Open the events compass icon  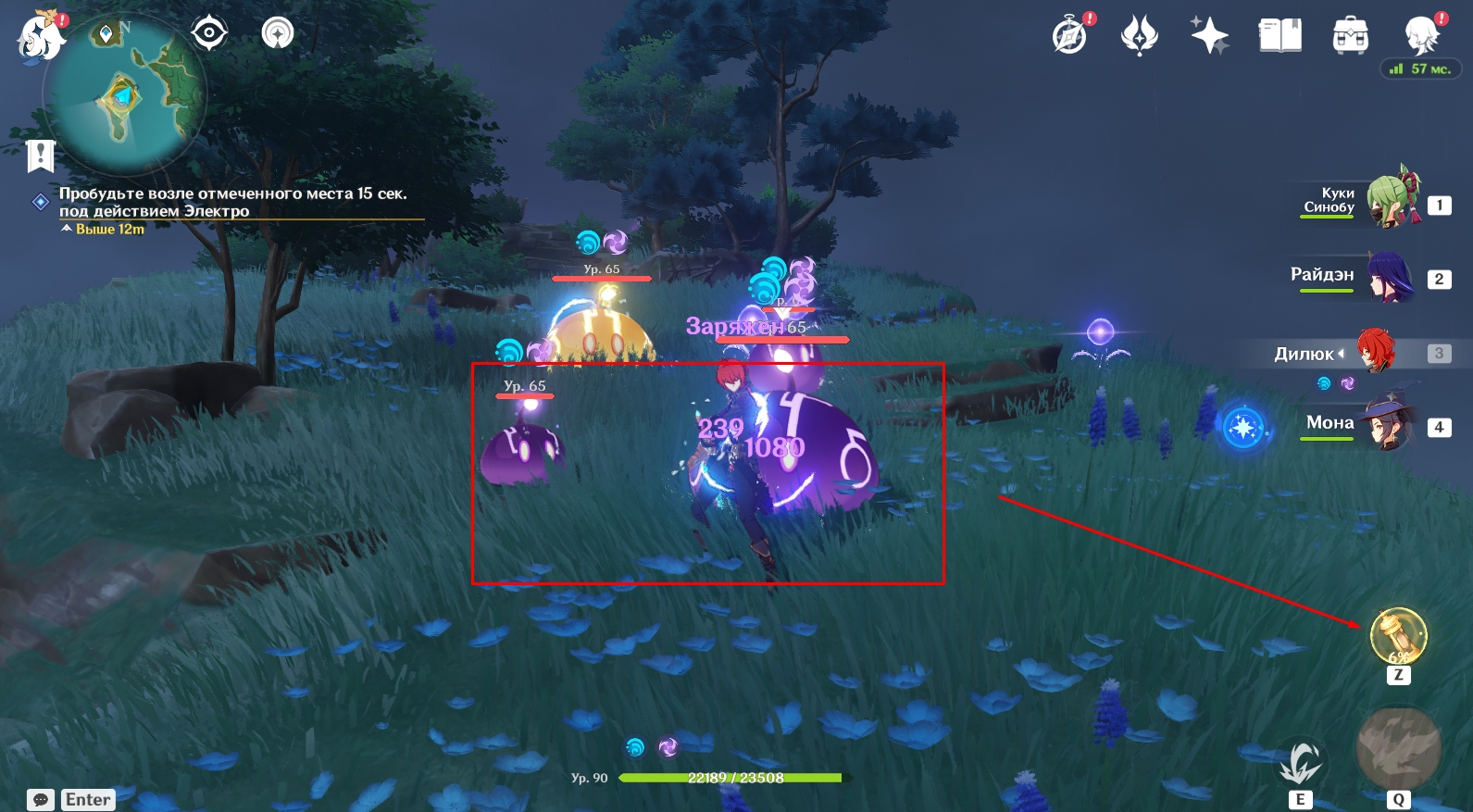[x=1070, y=36]
